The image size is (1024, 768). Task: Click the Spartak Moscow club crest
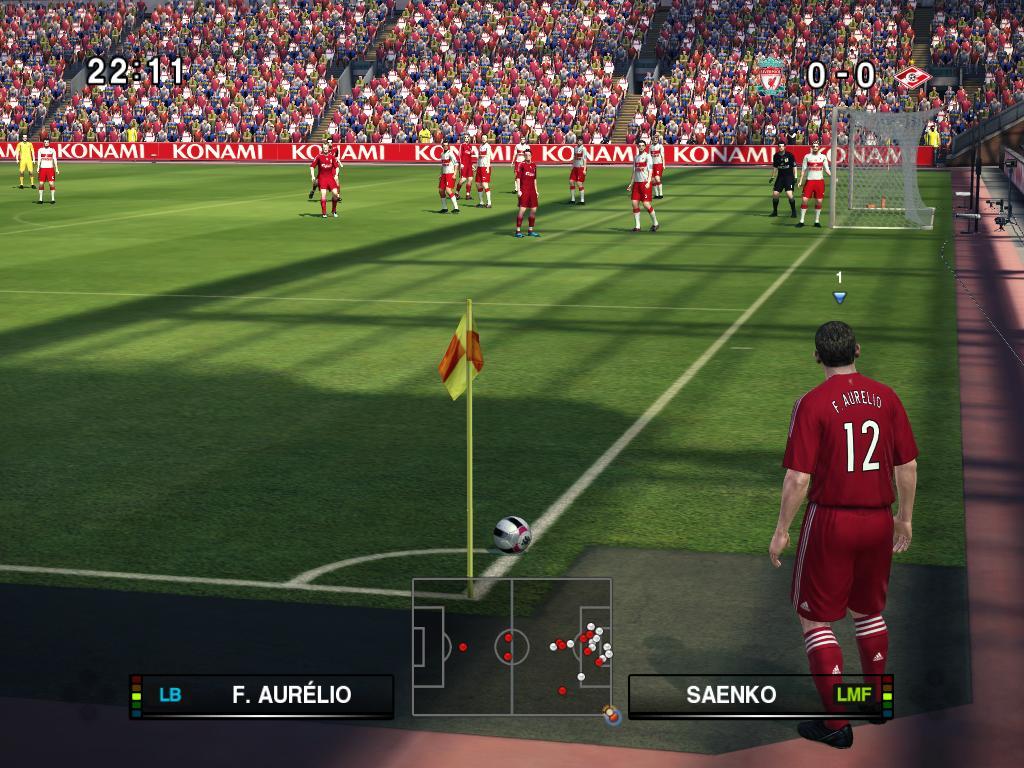(x=912, y=77)
